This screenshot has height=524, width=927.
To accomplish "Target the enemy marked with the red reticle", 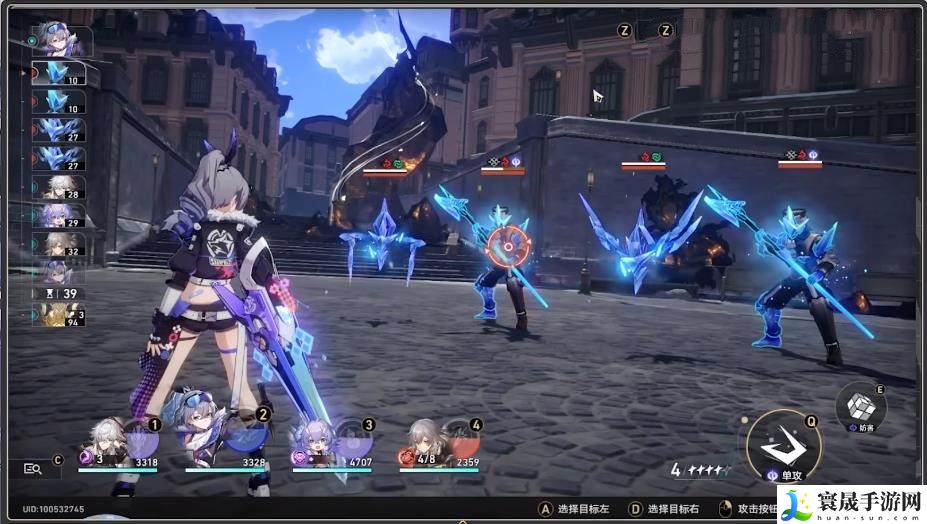I will [508, 242].
